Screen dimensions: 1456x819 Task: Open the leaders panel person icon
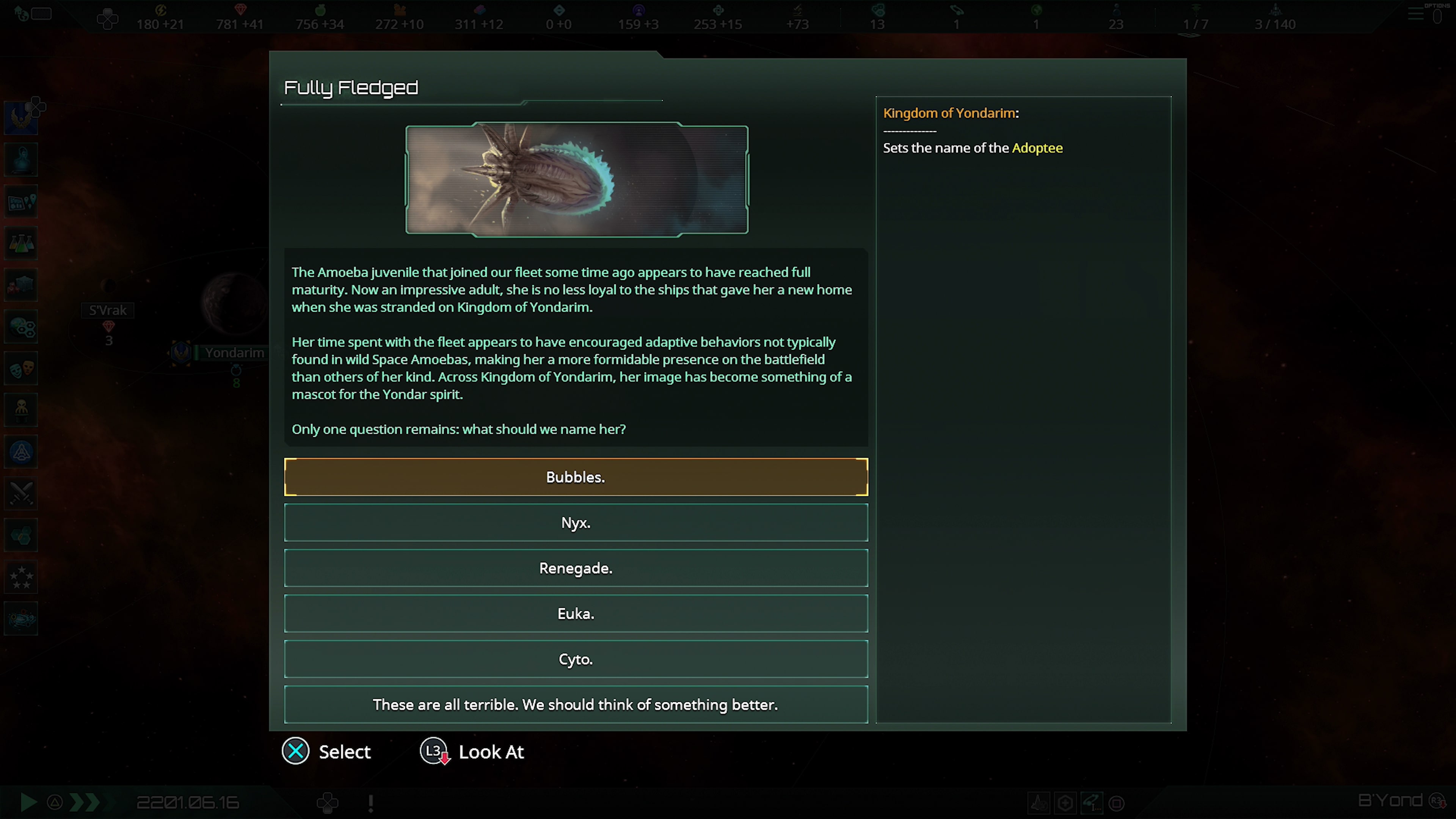coord(21,410)
